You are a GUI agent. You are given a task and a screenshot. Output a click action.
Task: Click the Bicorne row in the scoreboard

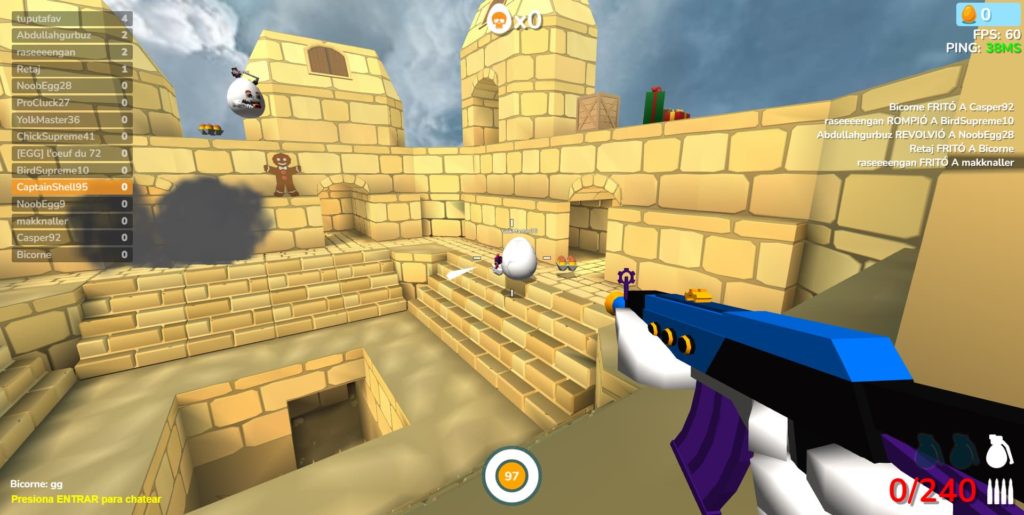coord(72,255)
